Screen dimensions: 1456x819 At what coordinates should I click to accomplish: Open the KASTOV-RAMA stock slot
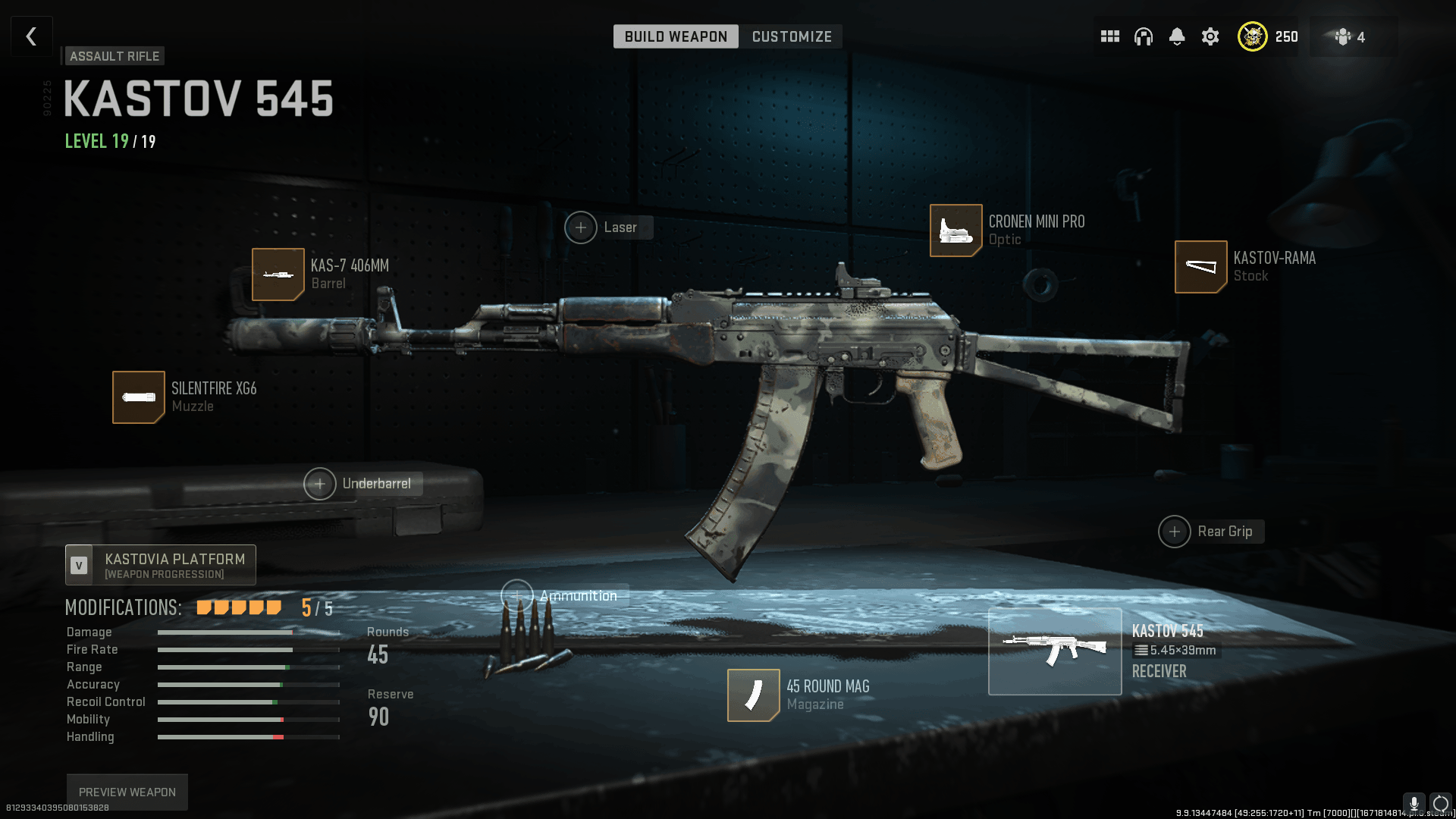click(x=1200, y=266)
